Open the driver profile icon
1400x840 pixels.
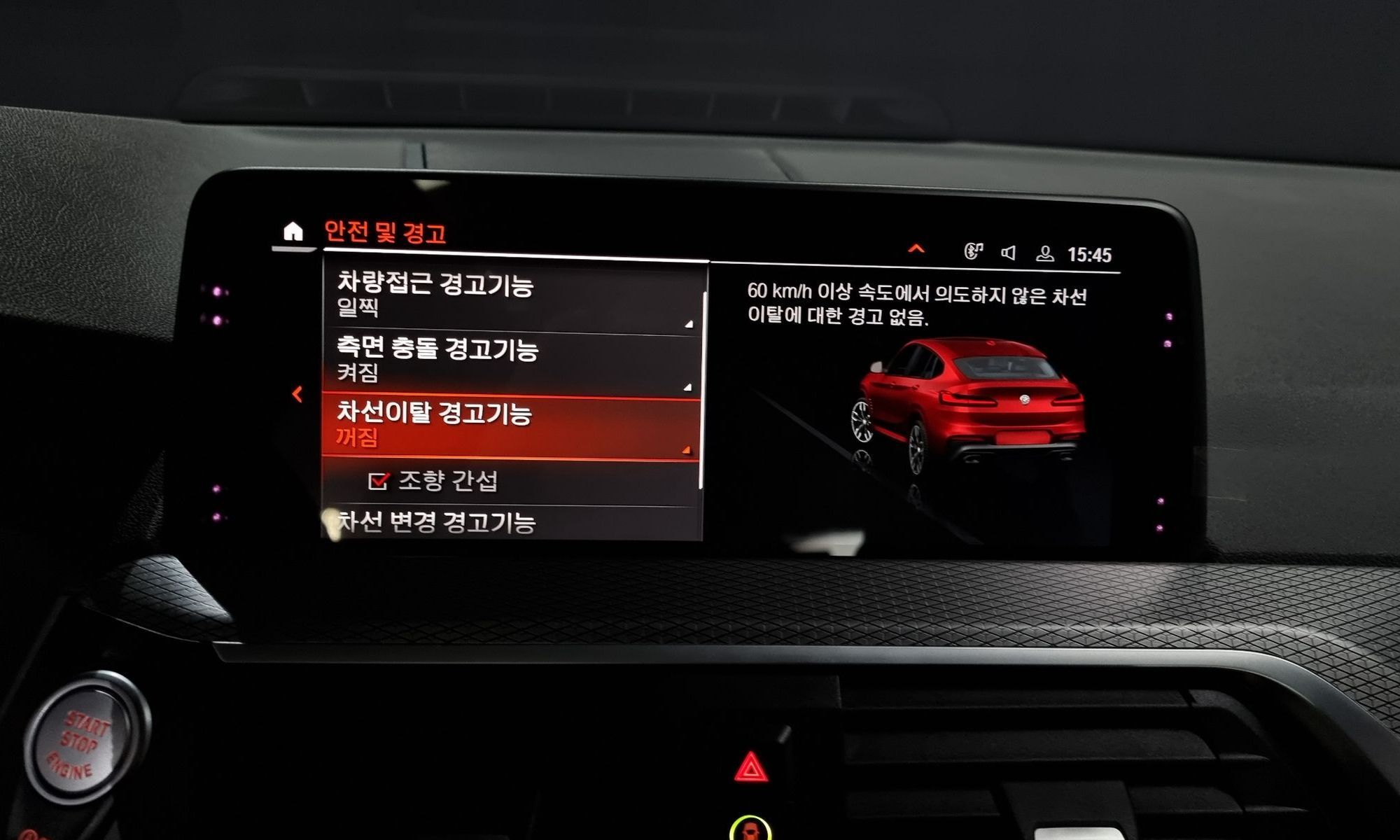click(x=1044, y=253)
